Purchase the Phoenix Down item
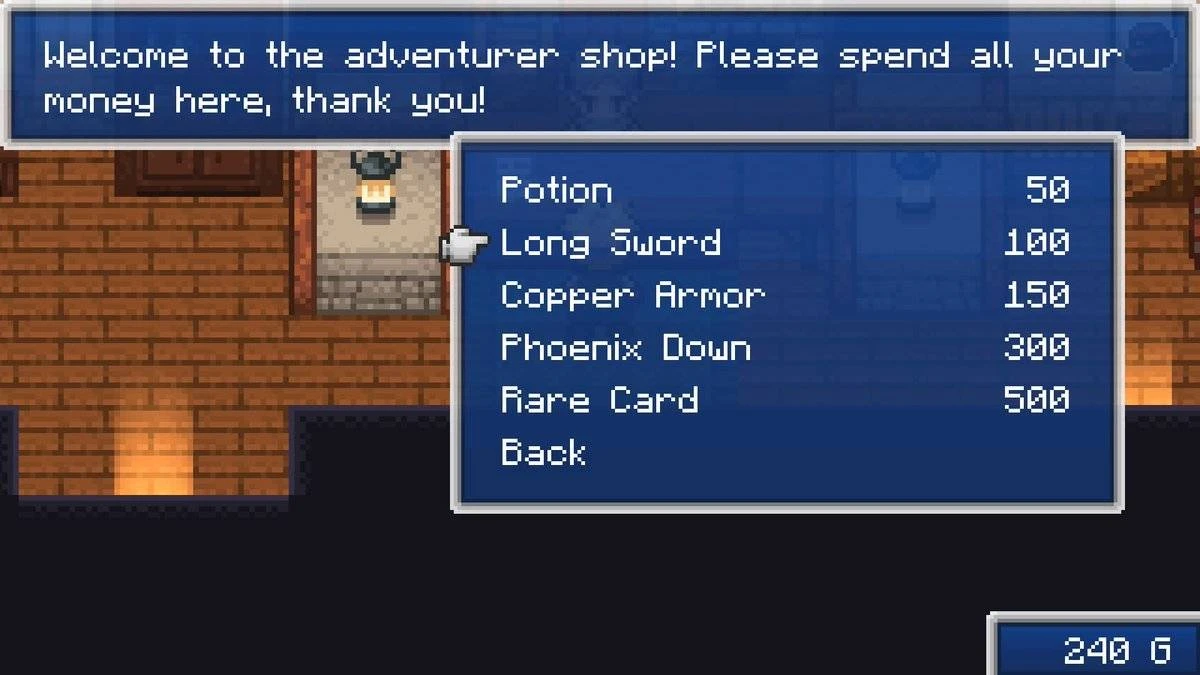 tap(625, 348)
